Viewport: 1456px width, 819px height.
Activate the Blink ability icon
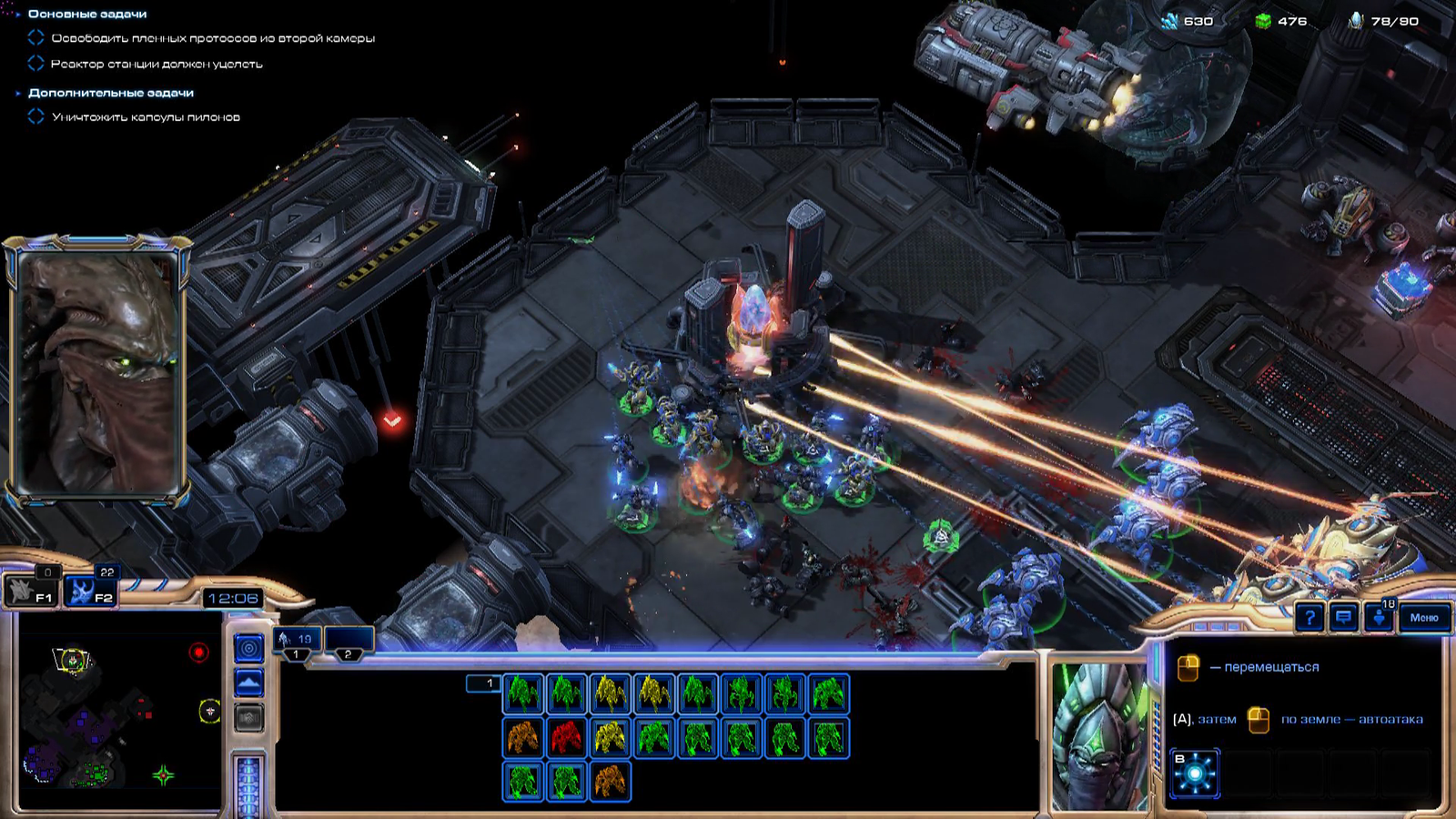pos(1195,773)
